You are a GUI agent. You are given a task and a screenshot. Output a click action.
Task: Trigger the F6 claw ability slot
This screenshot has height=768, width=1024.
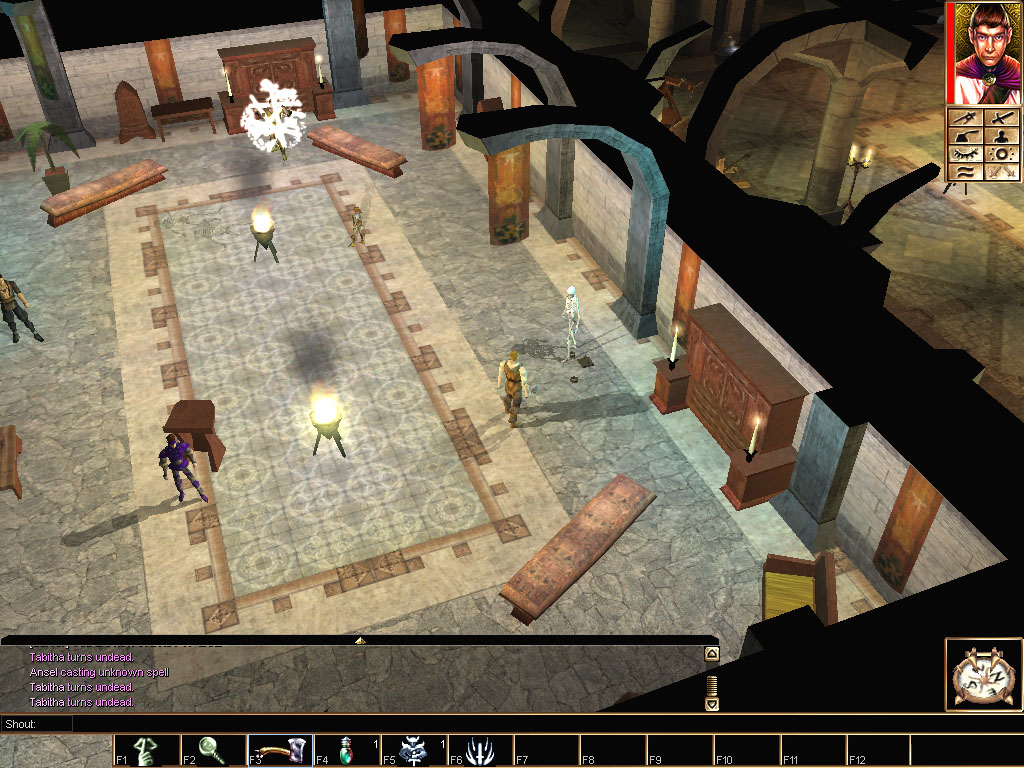(480, 750)
